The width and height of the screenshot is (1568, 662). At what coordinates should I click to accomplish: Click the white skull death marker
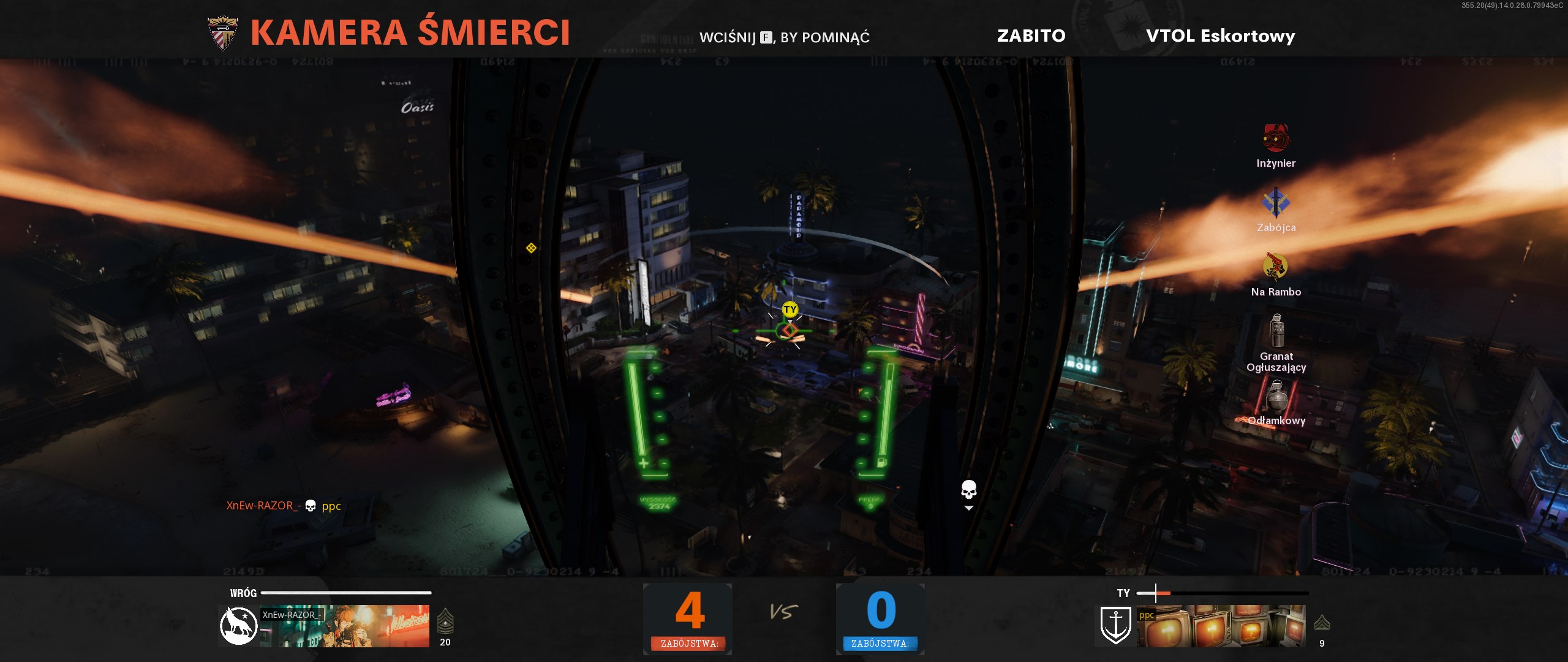click(x=968, y=490)
